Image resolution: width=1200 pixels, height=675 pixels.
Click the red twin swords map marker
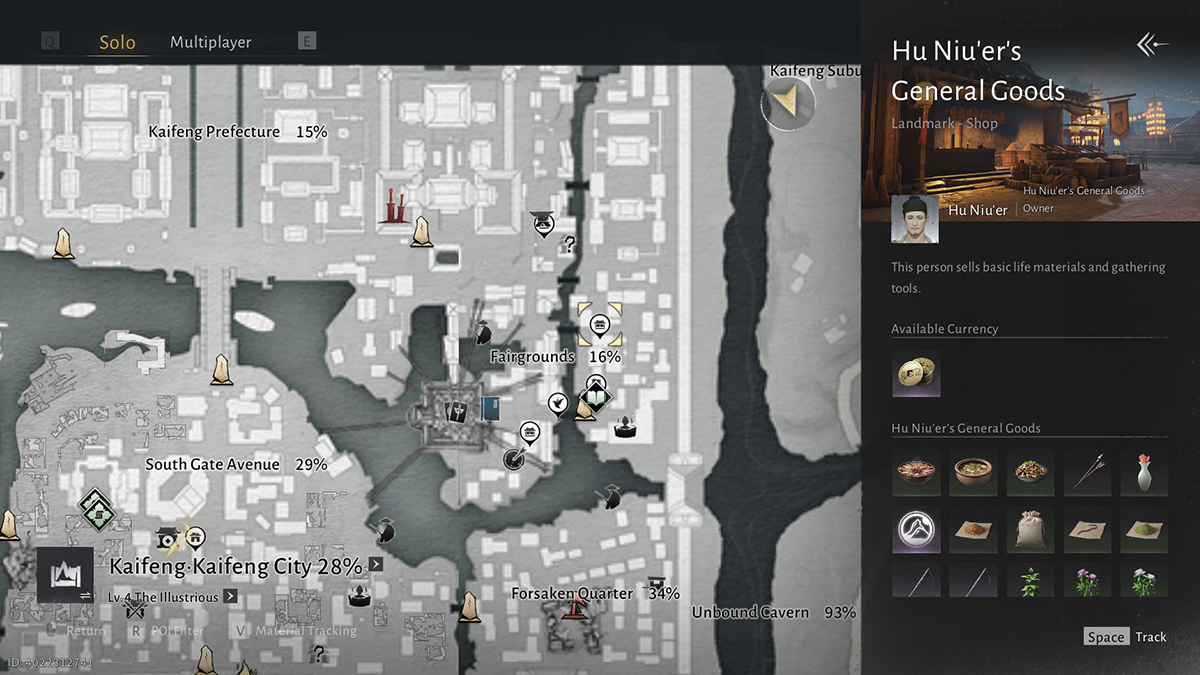pyautogui.click(x=394, y=207)
